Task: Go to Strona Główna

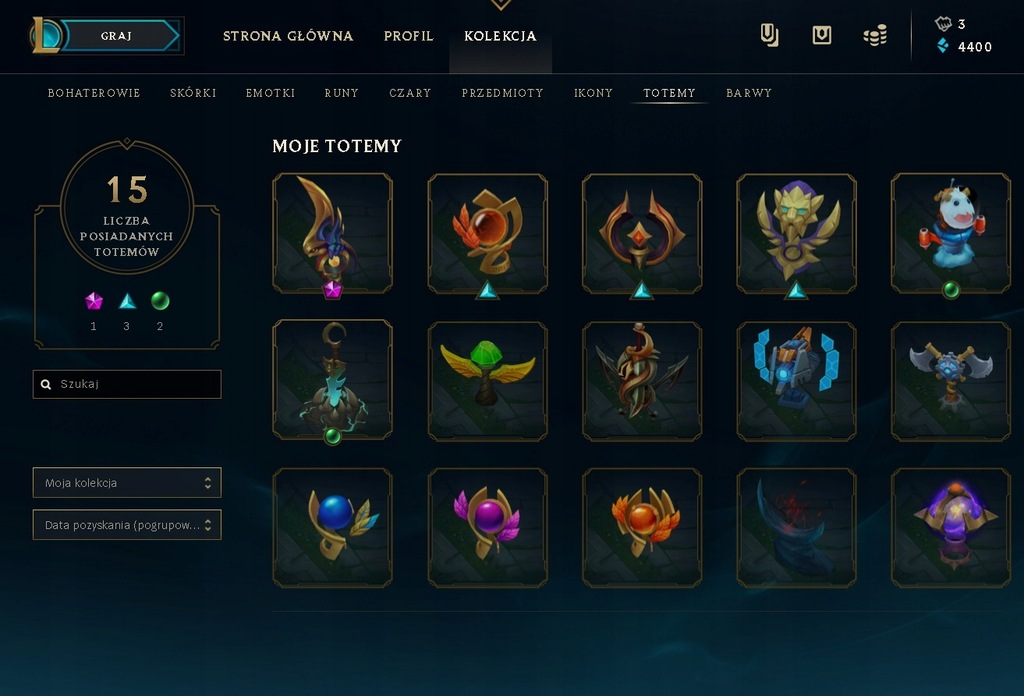Action: click(288, 36)
